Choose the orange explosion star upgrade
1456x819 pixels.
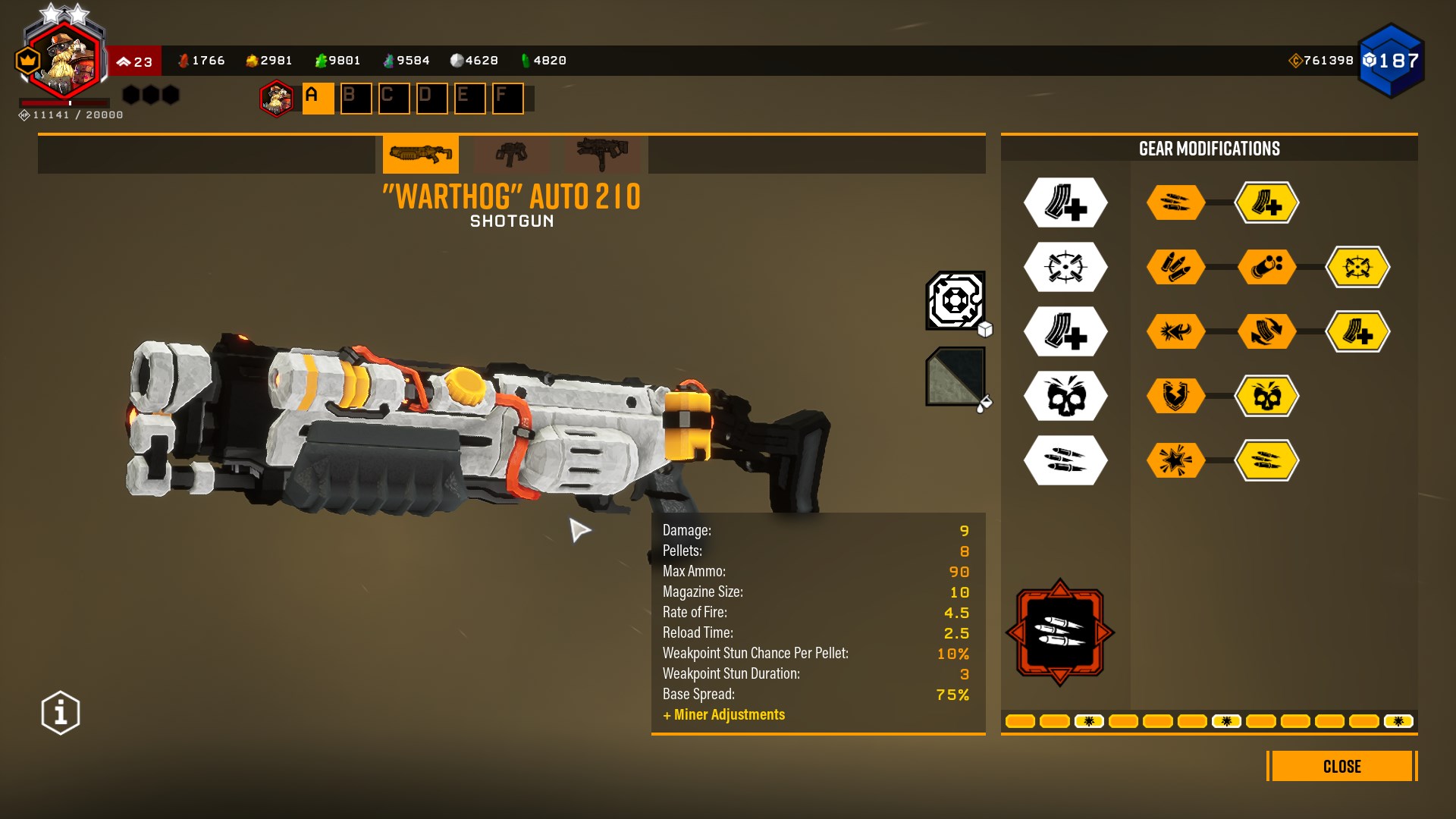click(1175, 460)
